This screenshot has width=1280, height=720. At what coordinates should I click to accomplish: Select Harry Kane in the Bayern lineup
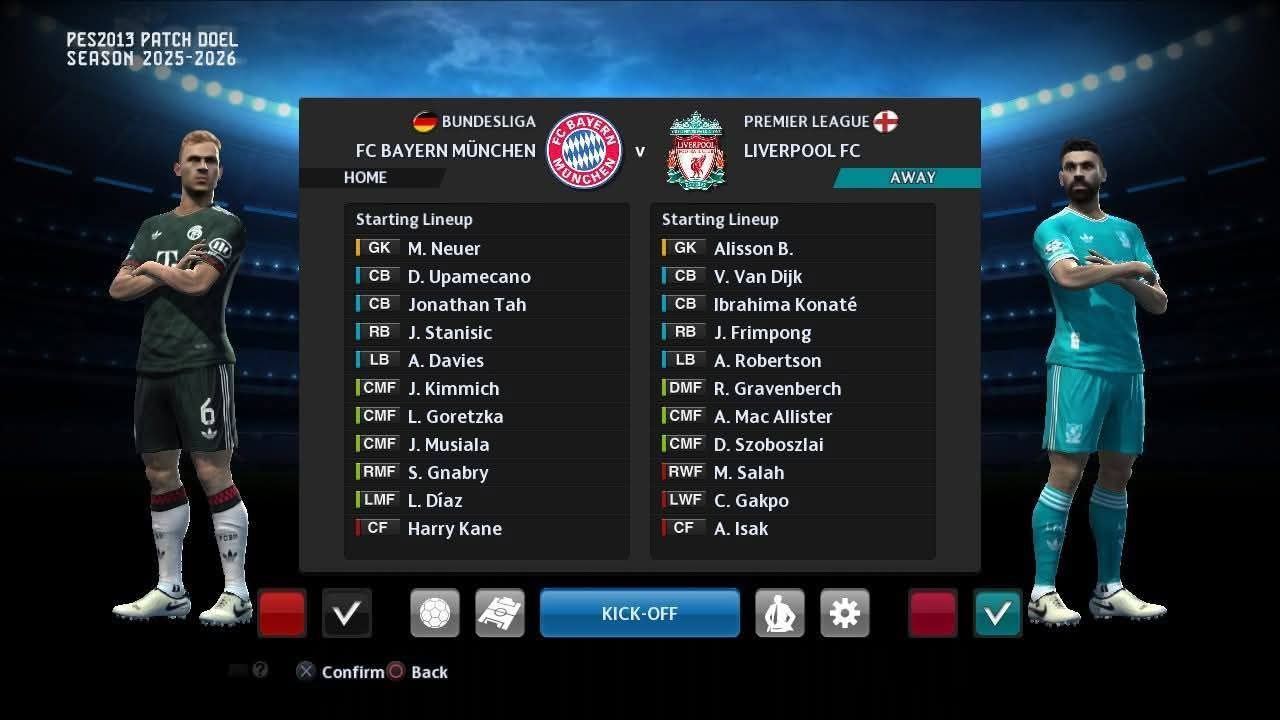point(455,528)
